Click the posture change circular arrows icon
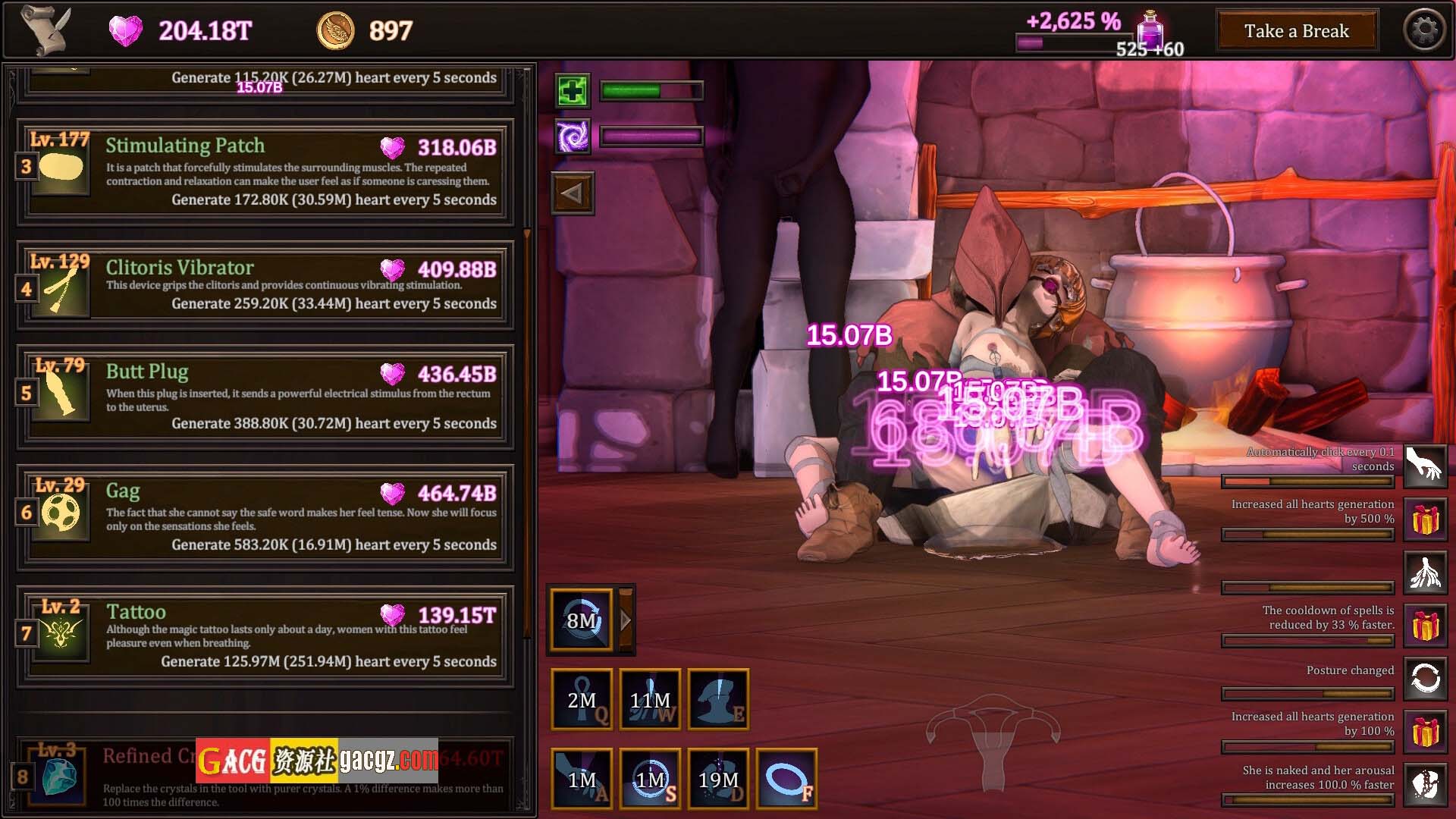This screenshot has width=1456, height=819. (1425, 678)
